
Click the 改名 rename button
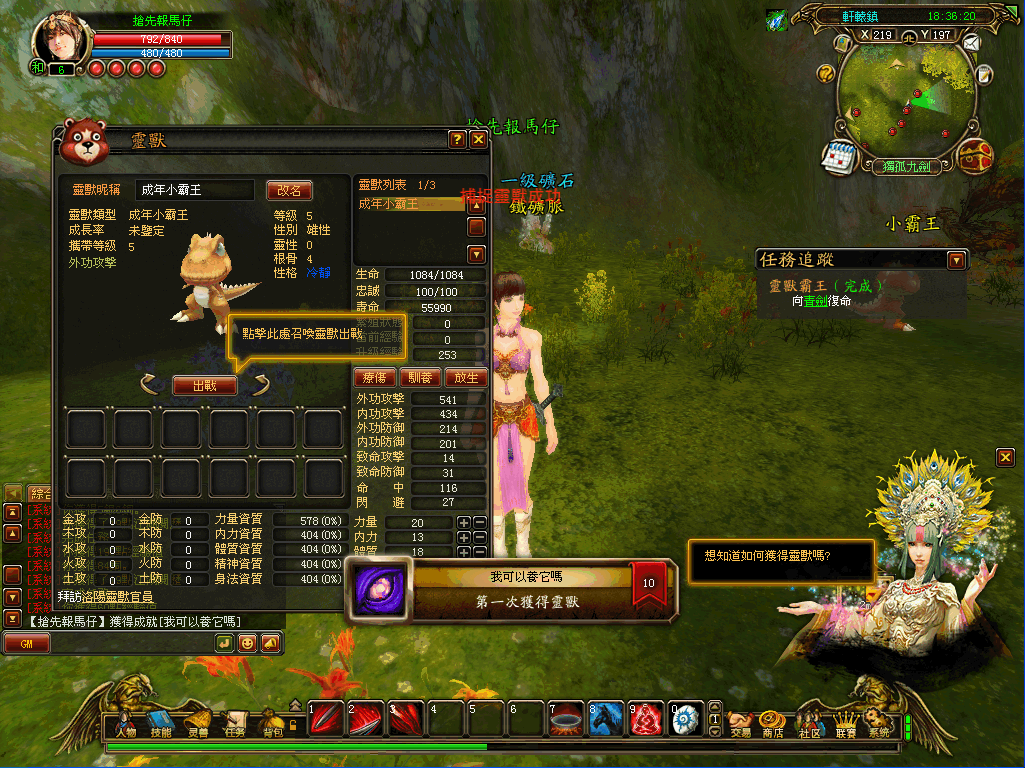coord(289,190)
